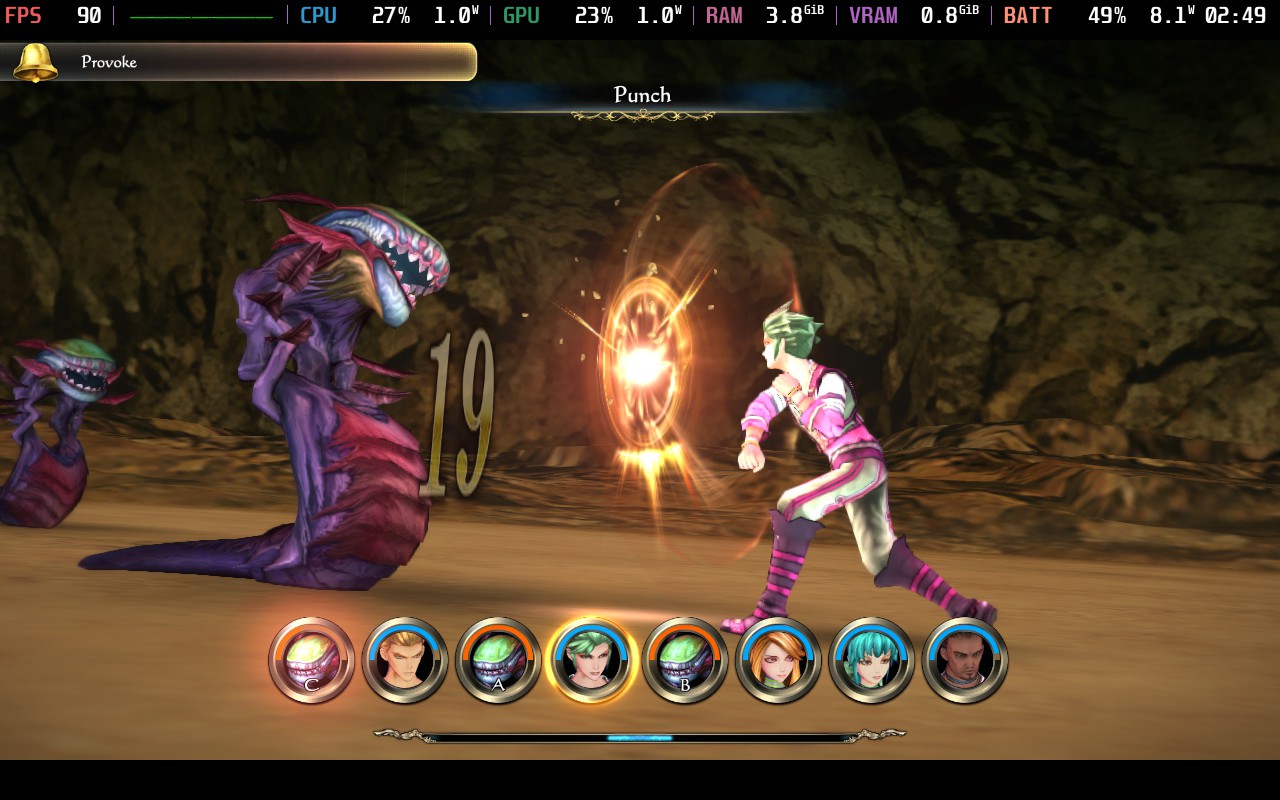The height and width of the screenshot is (800, 1280).
Task: Choose the highlighted green-haired fighter portrait
Action: coord(591,660)
